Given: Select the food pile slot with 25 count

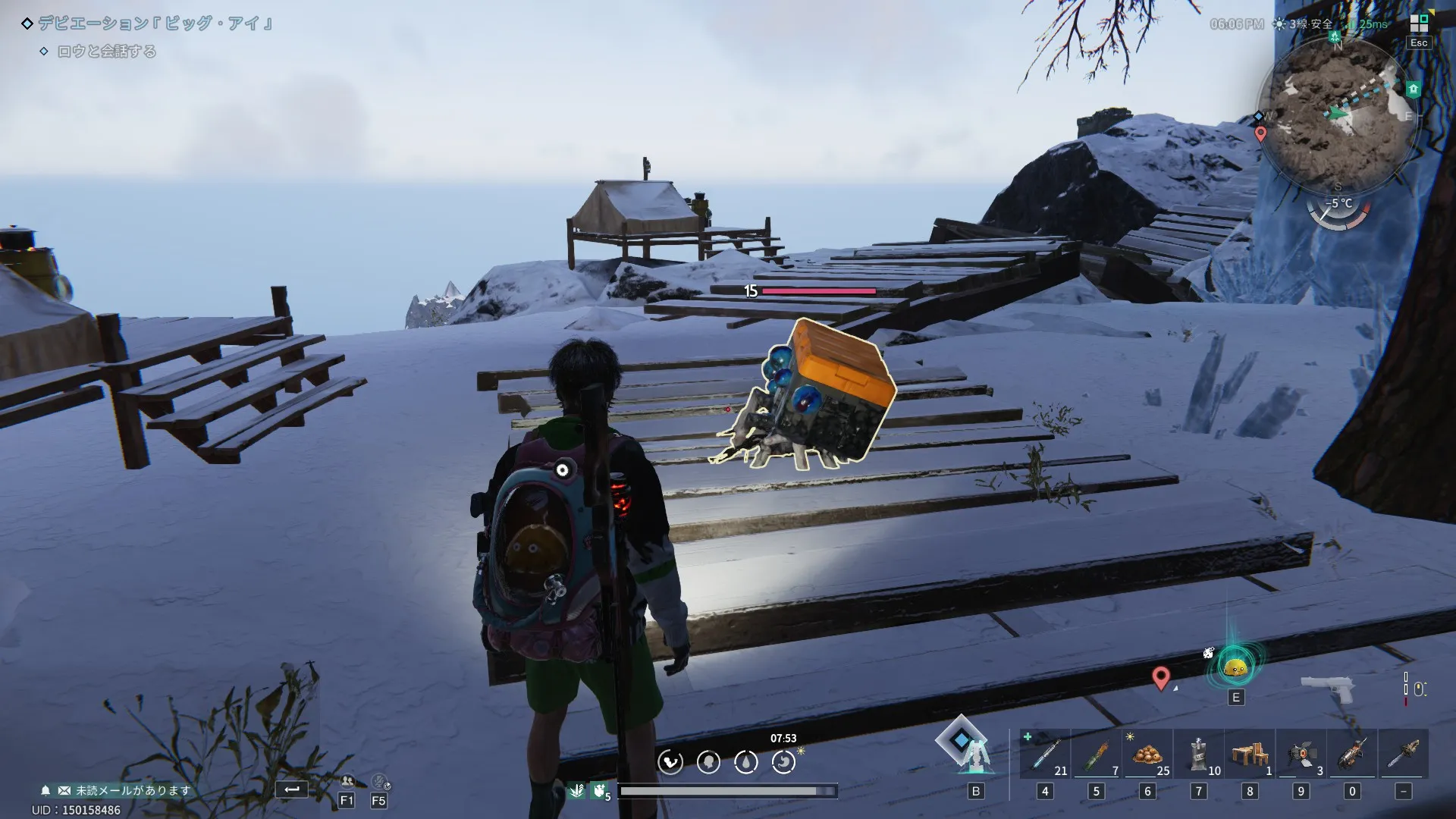Looking at the screenshot, I should point(1147,754).
